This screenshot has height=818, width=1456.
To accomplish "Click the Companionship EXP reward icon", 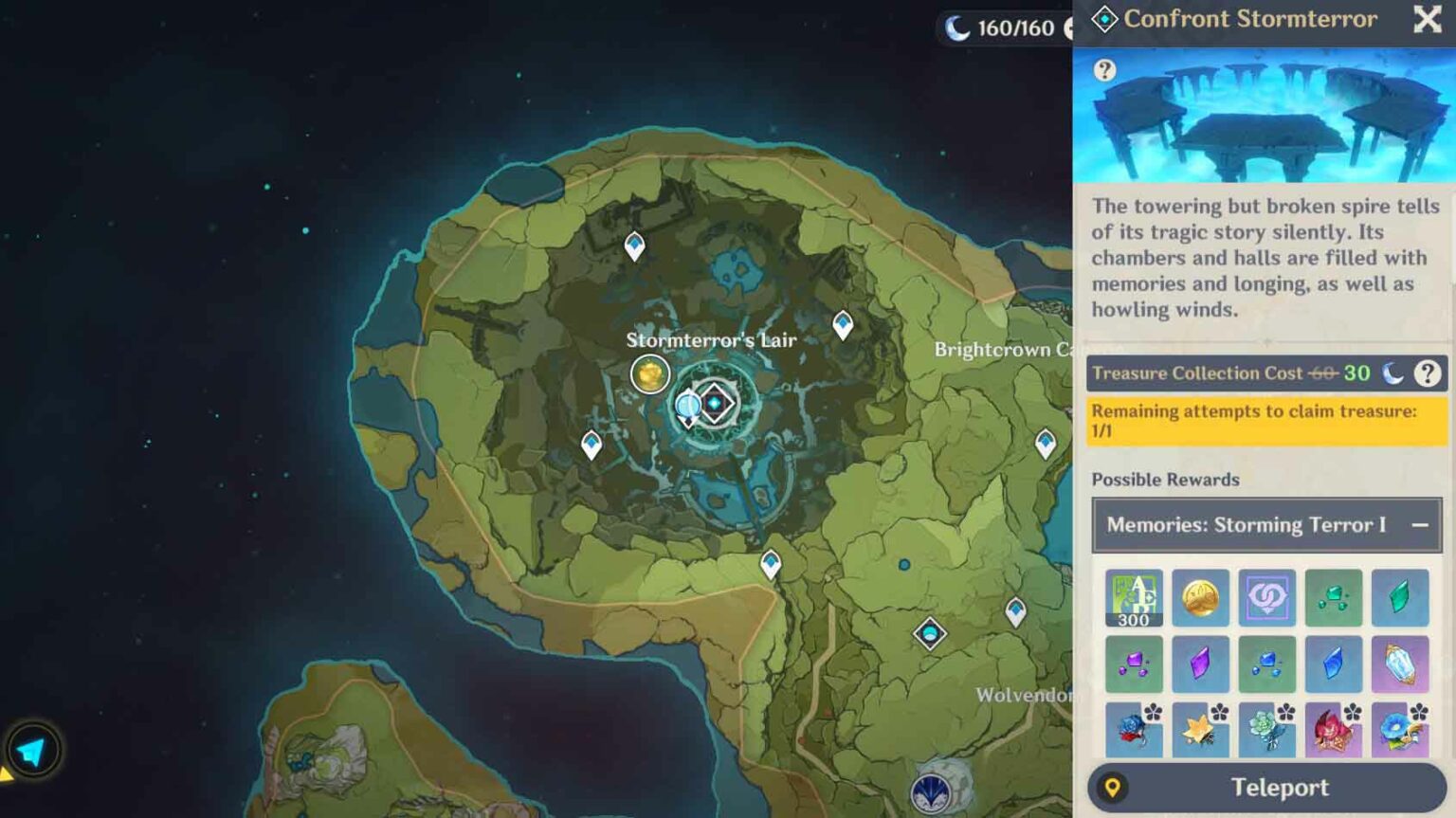I will (1266, 597).
